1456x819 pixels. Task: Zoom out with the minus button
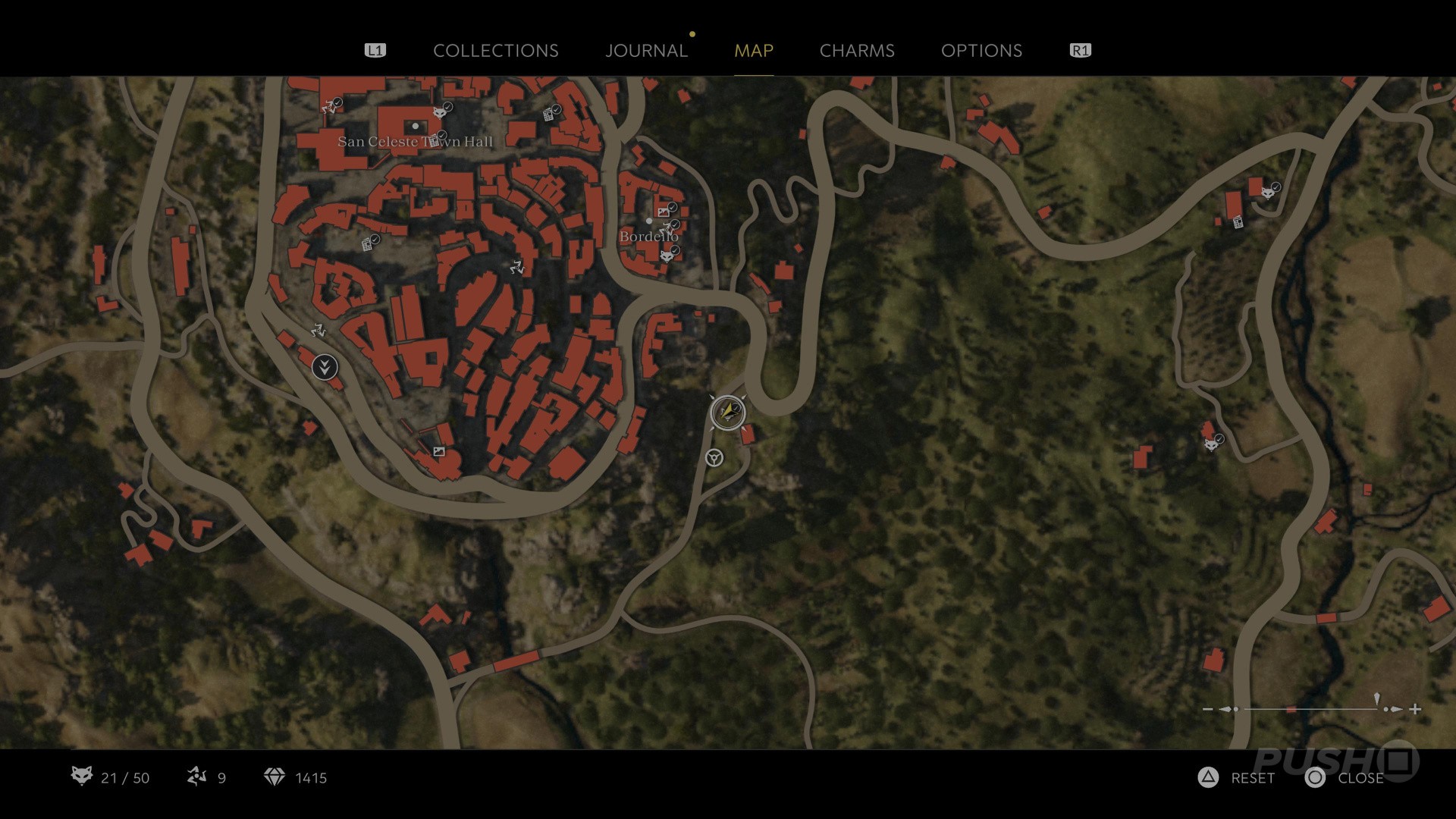1208,709
